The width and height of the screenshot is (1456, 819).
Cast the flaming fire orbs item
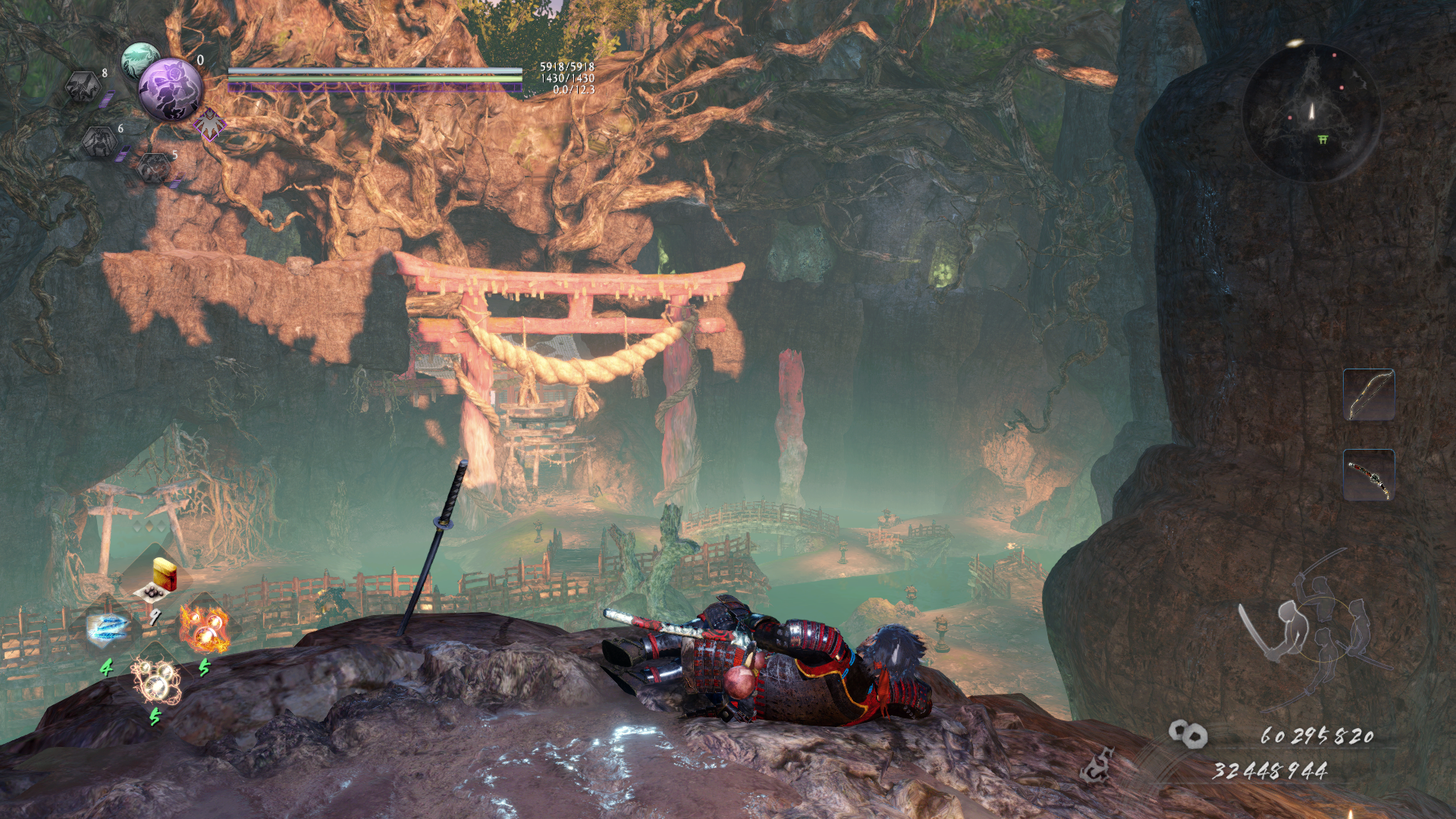[x=204, y=629]
